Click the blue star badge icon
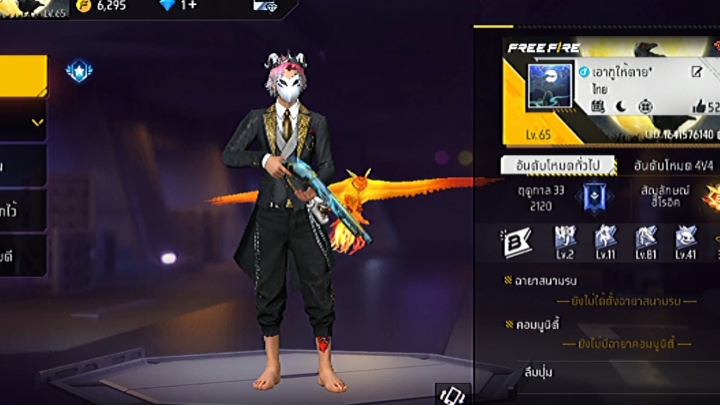This screenshot has height=405, width=720. [x=78, y=70]
